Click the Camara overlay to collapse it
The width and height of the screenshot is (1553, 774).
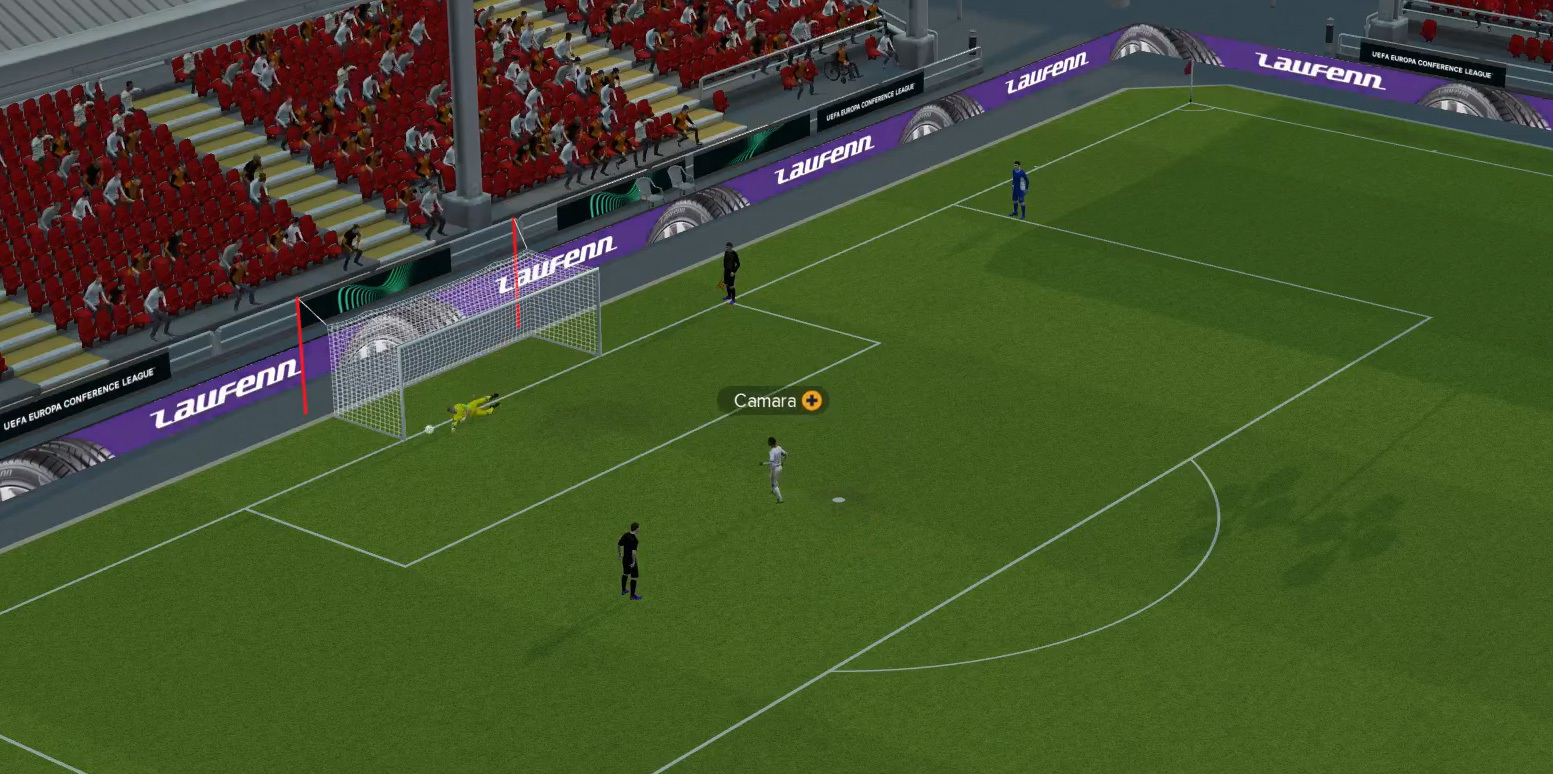(x=768, y=401)
